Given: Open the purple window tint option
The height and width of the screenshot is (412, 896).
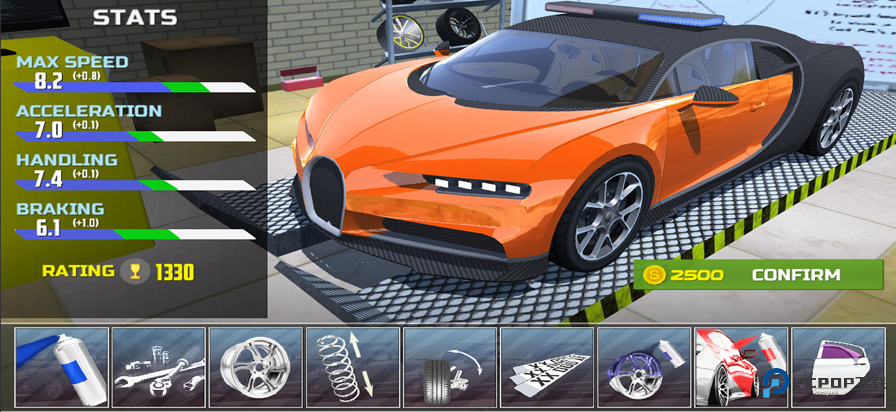Looking at the screenshot, I should coord(838,367).
